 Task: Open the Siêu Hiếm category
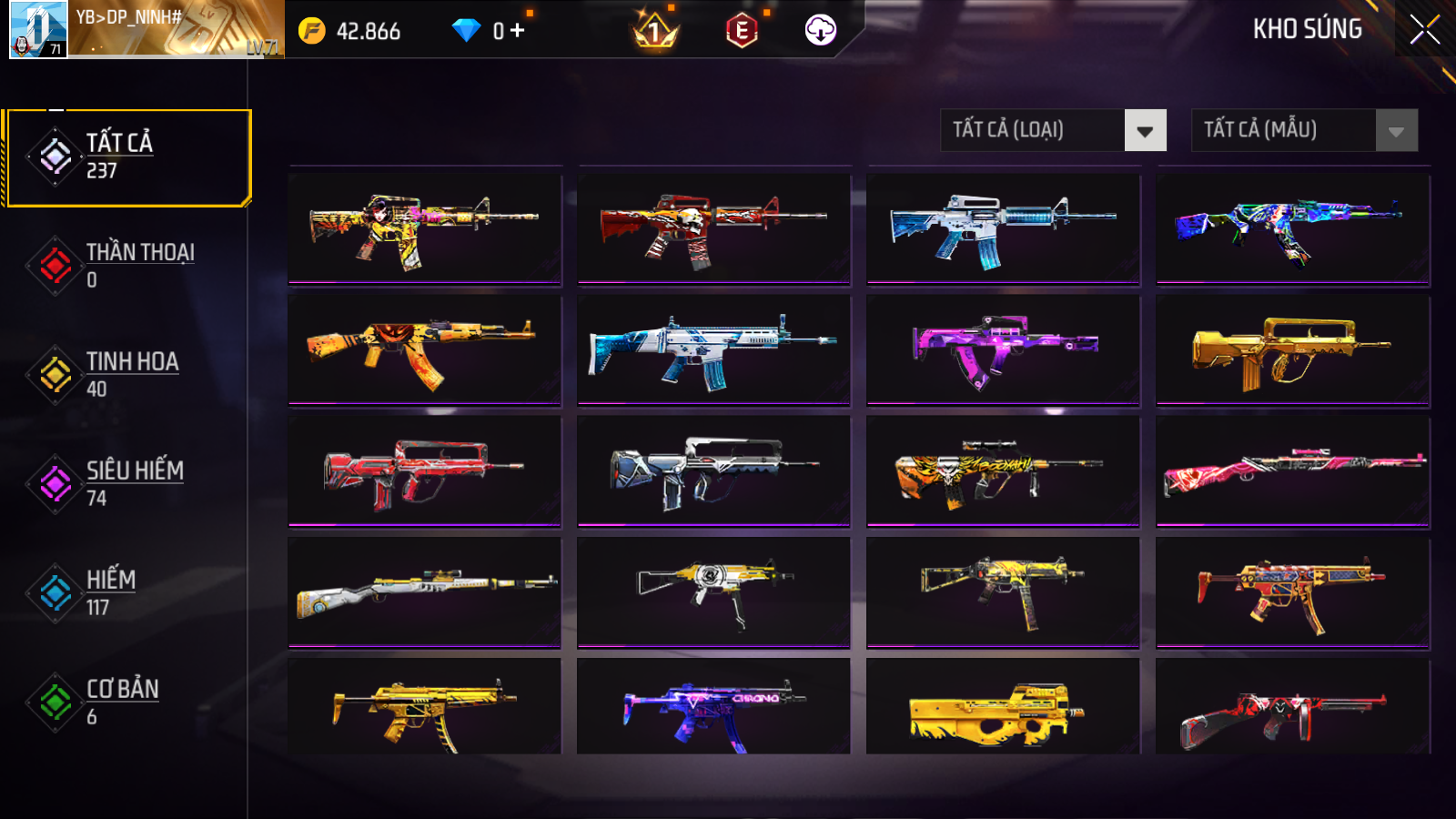point(127,484)
